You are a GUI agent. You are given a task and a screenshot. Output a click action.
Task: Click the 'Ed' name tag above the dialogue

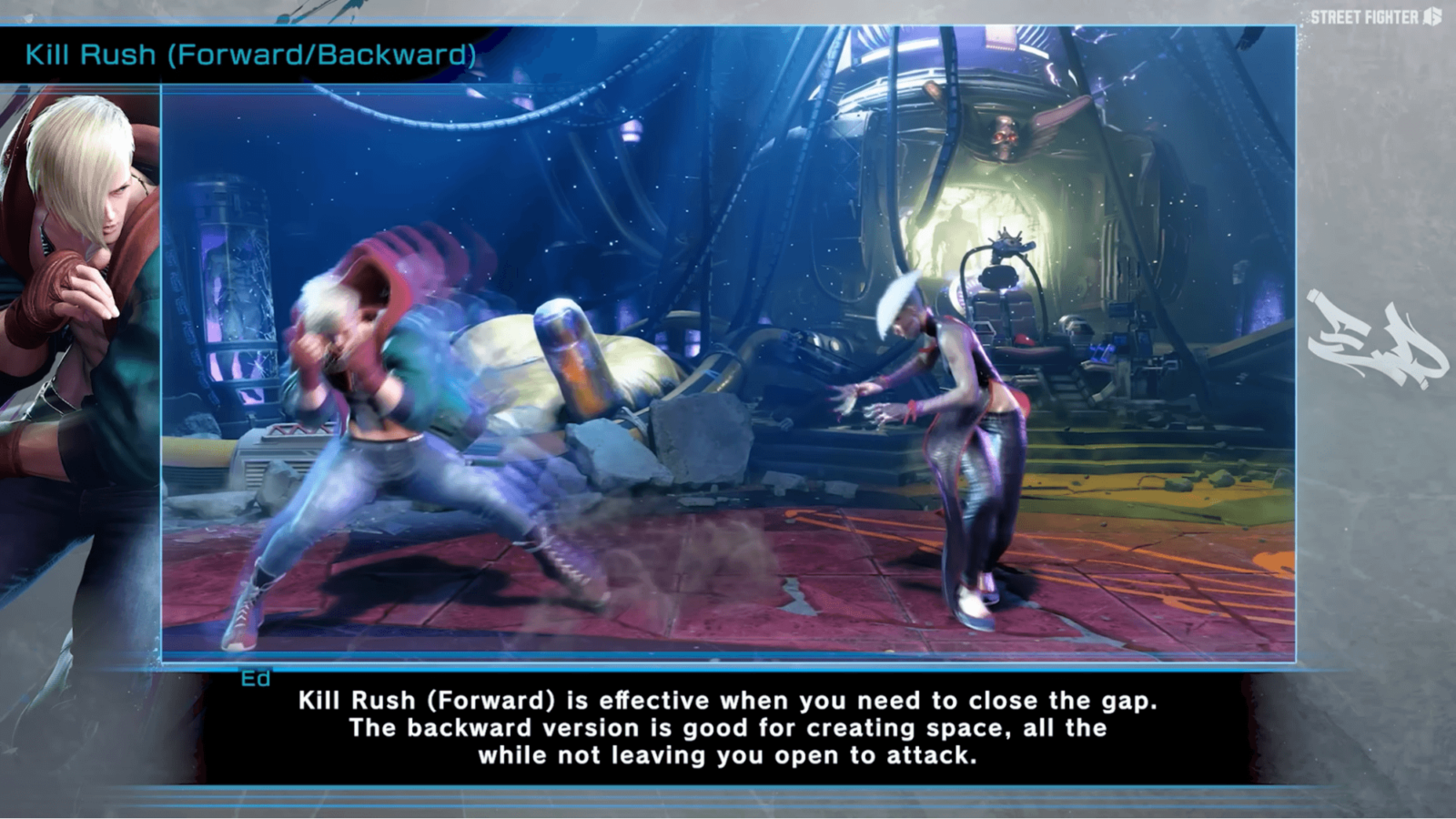(258, 677)
